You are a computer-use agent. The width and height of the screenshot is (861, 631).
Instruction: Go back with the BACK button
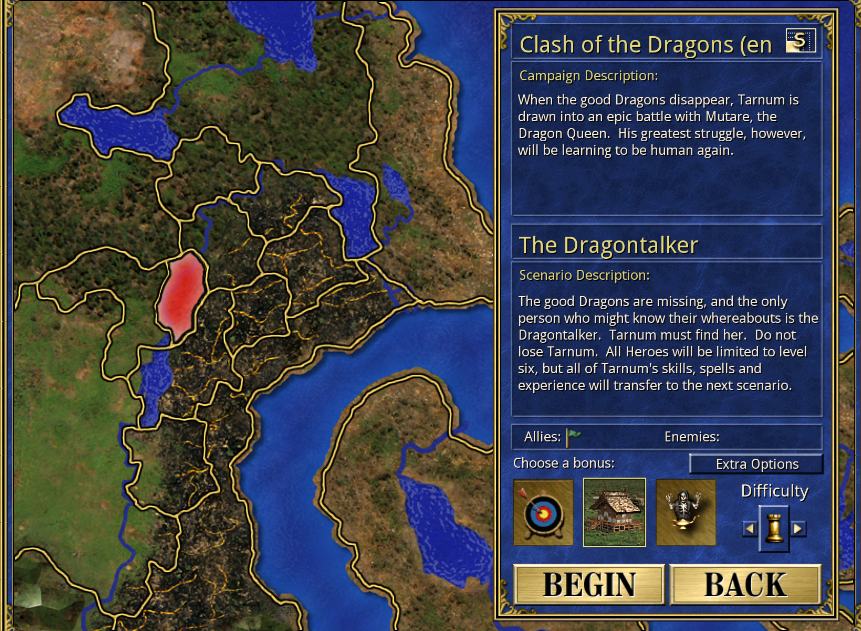pyautogui.click(x=745, y=585)
